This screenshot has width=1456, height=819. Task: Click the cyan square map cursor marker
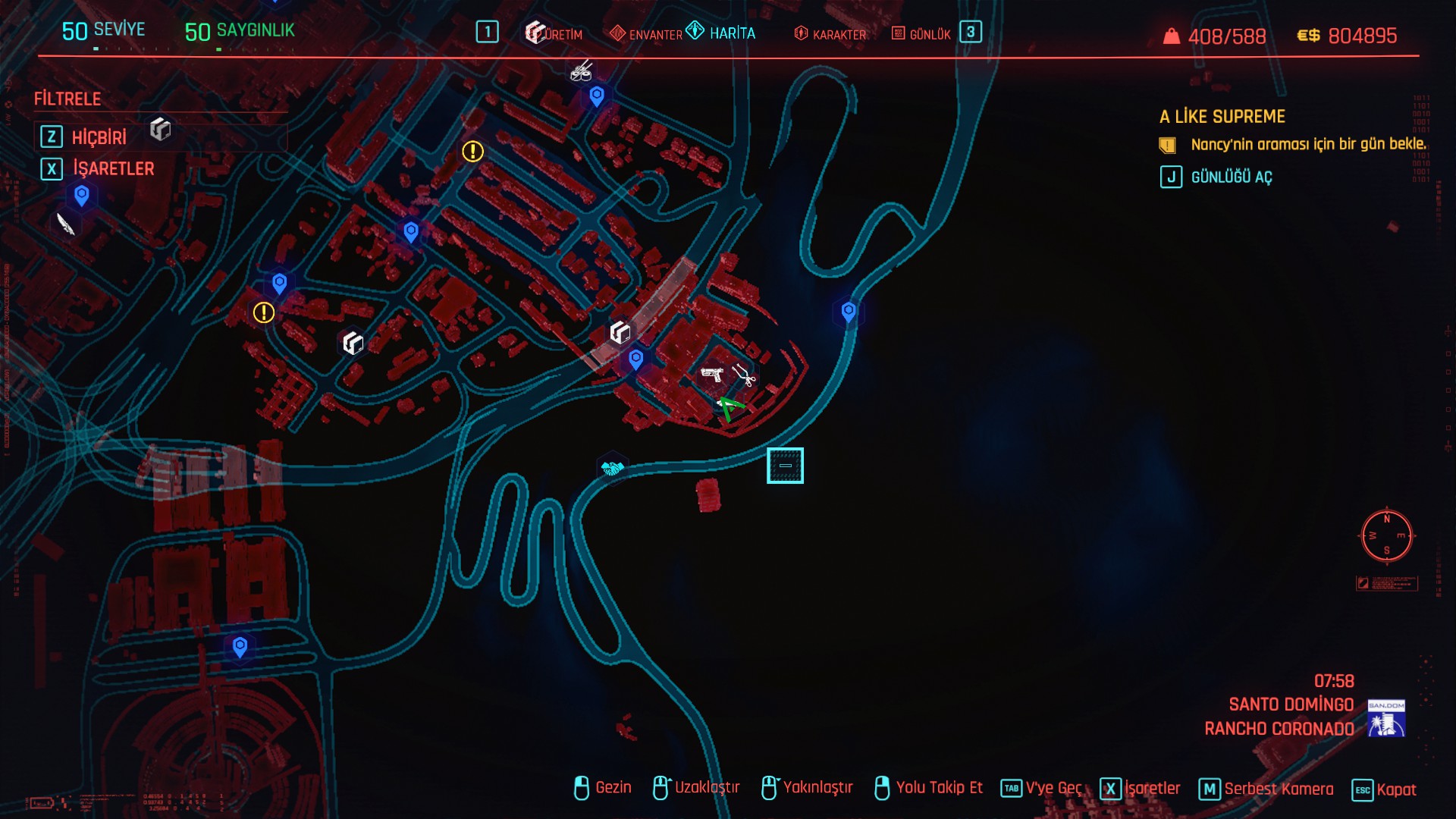point(785,465)
